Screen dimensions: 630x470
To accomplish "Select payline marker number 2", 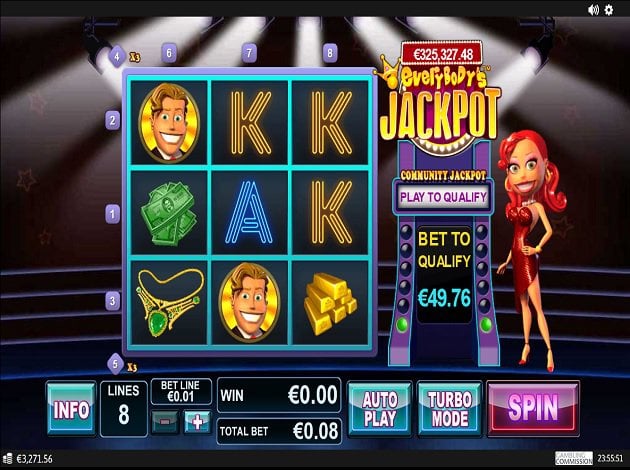I will [x=113, y=120].
